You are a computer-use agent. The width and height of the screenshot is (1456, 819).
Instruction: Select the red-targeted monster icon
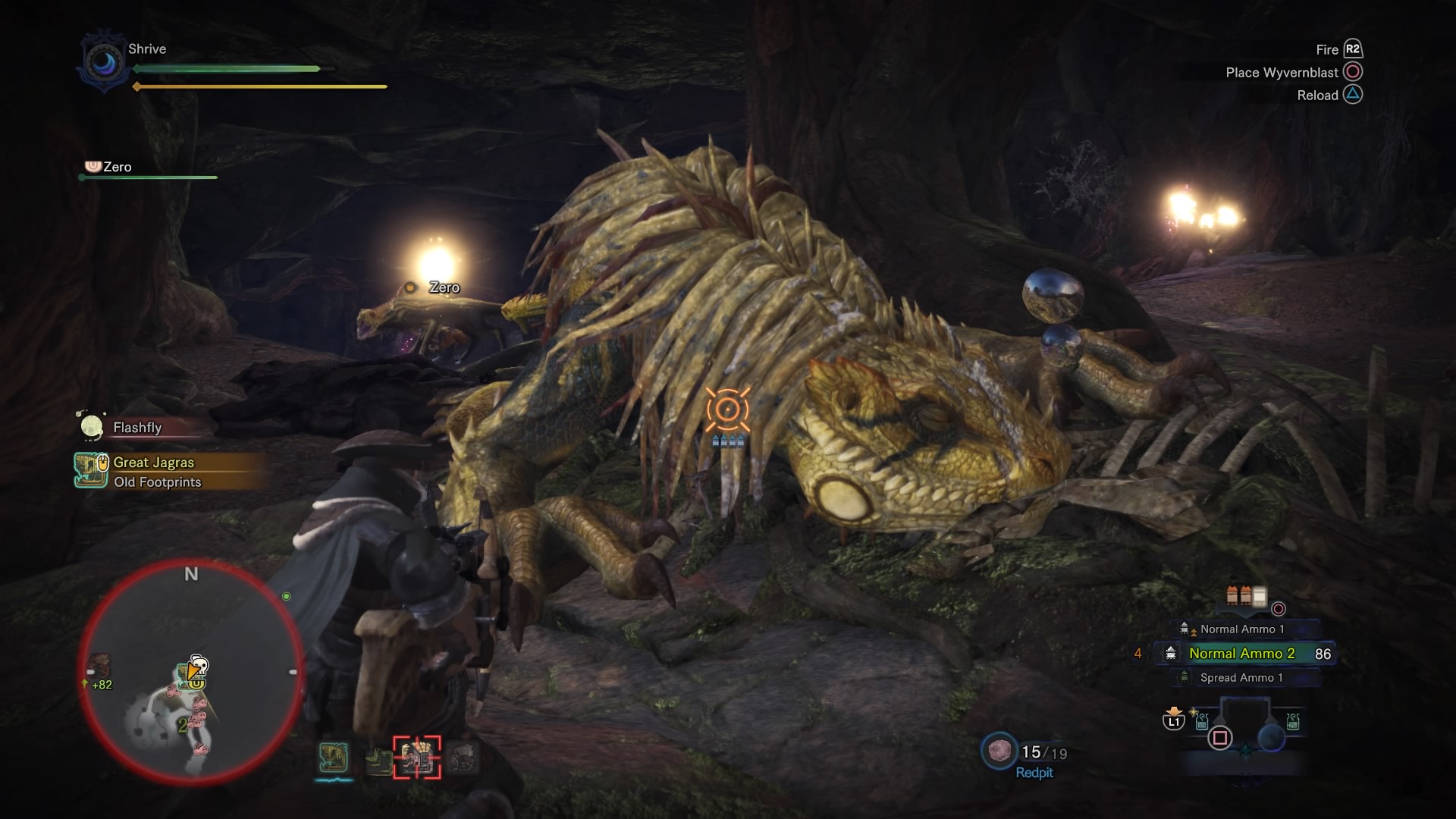pos(416,757)
